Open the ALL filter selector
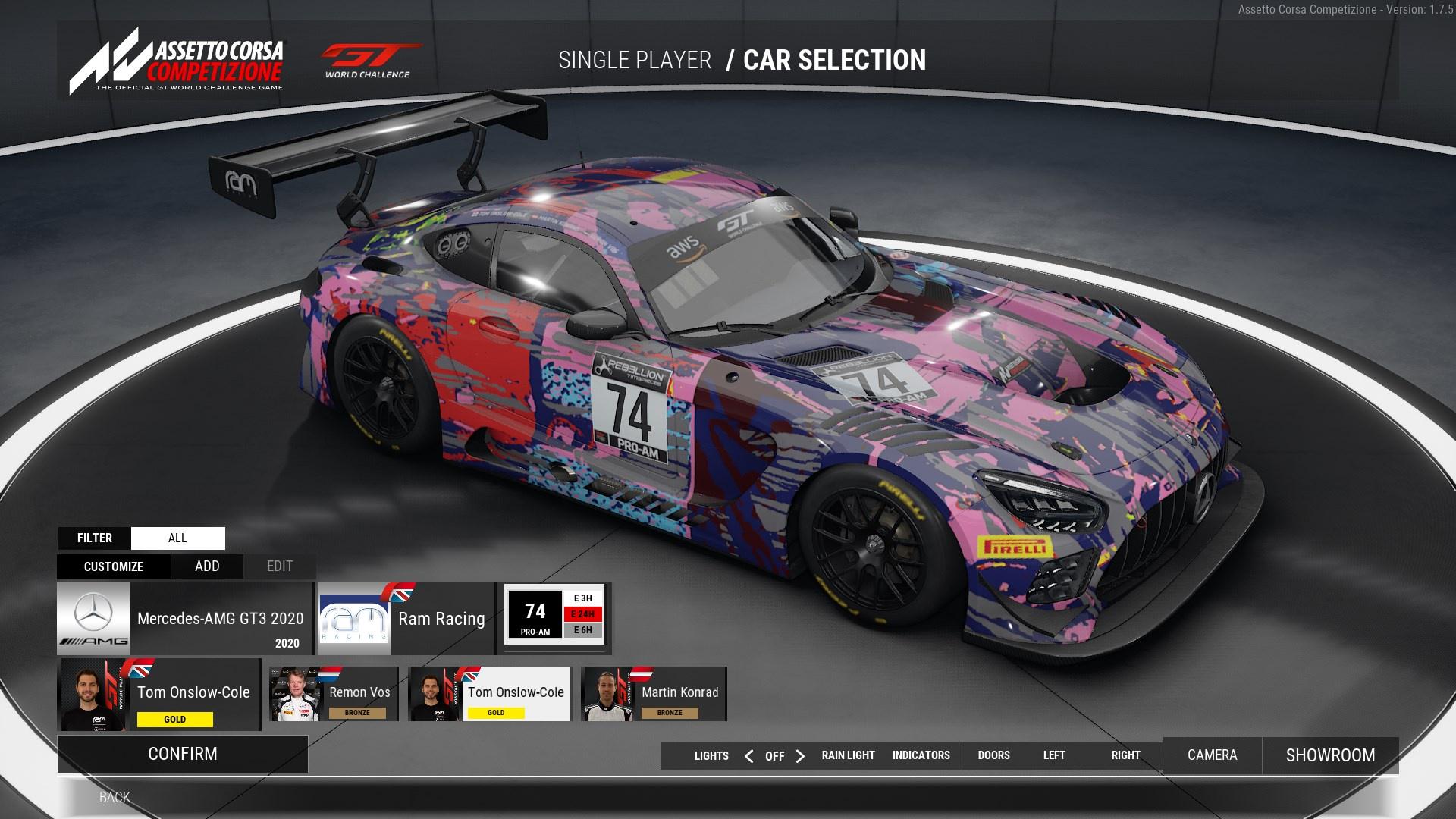The height and width of the screenshot is (819, 1456). click(177, 538)
